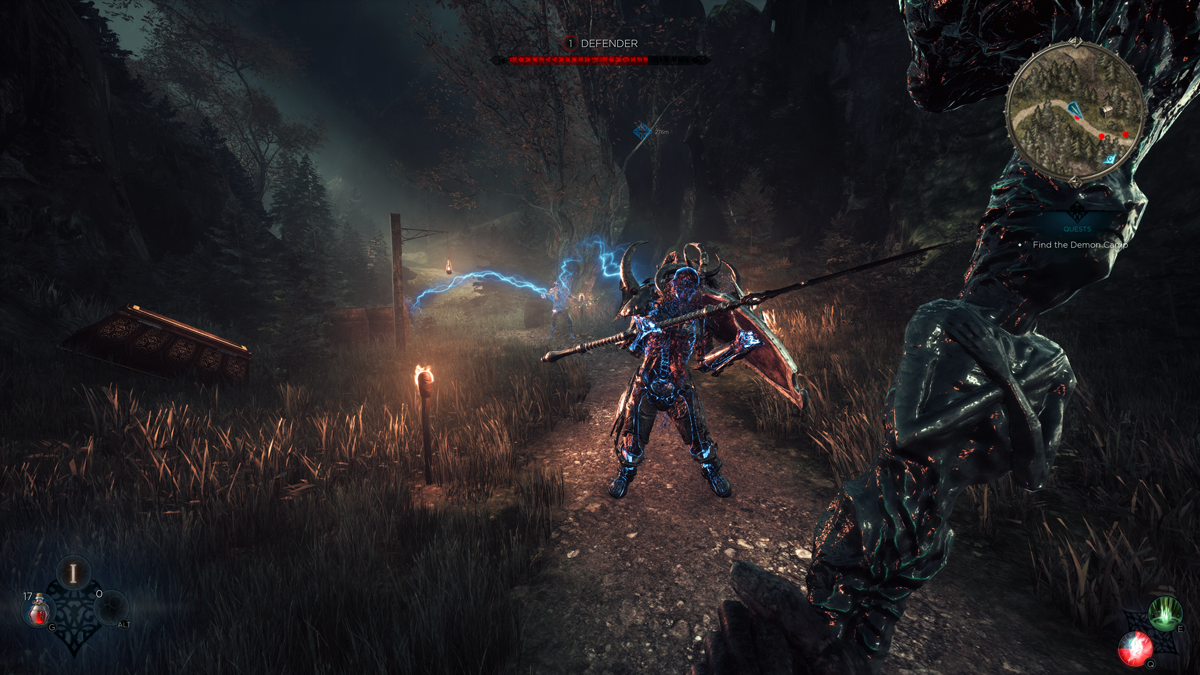Click the chest icon on the minimap
The height and width of the screenshot is (675, 1200).
click(x=1106, y=110)
